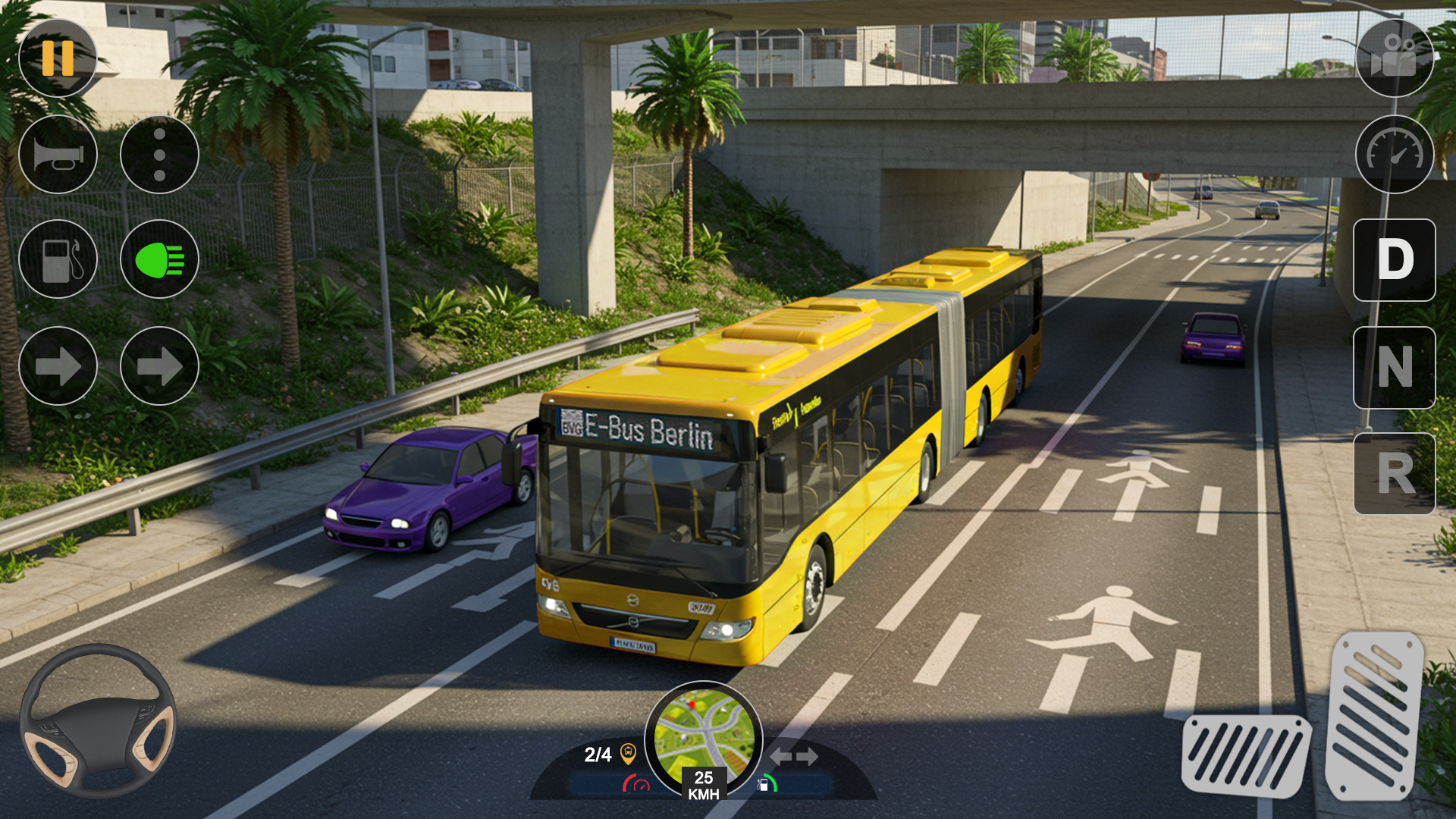Open the three-dot options menu
The image size is (1456, 819).
coord(159,155)
